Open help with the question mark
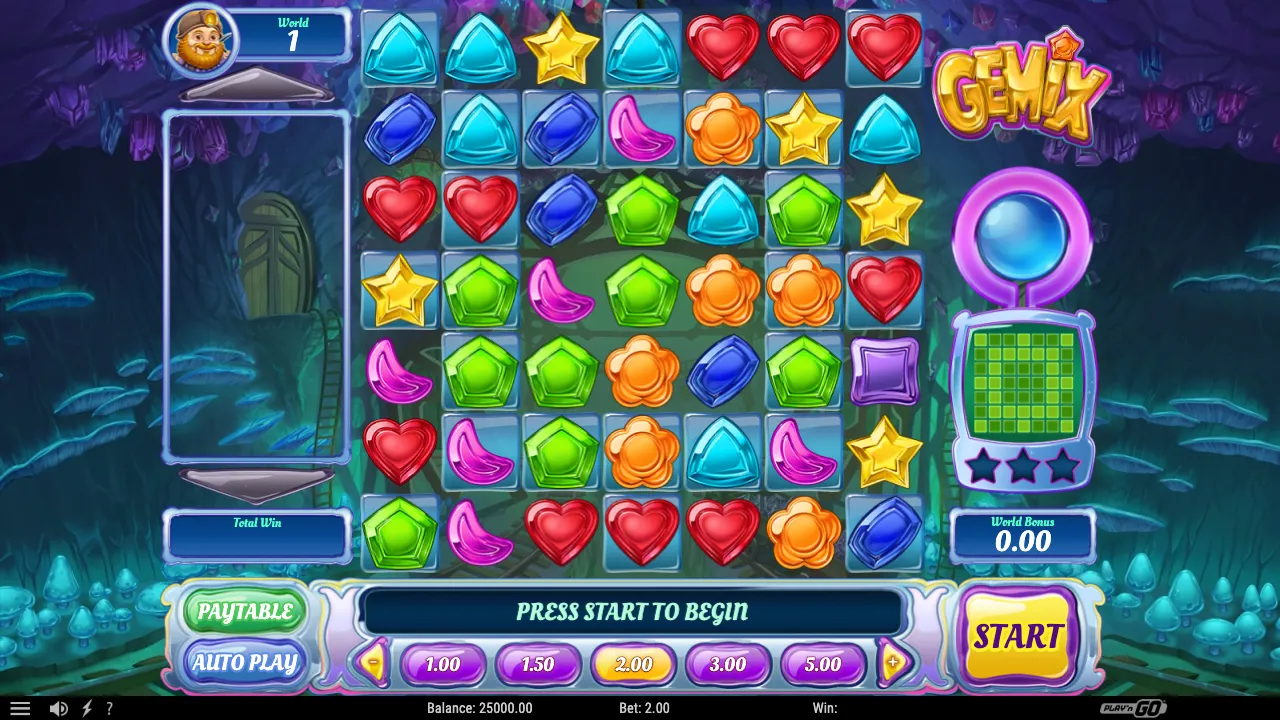The height and width of the screenshot is (720, 1280). click(x=109, y=708)
